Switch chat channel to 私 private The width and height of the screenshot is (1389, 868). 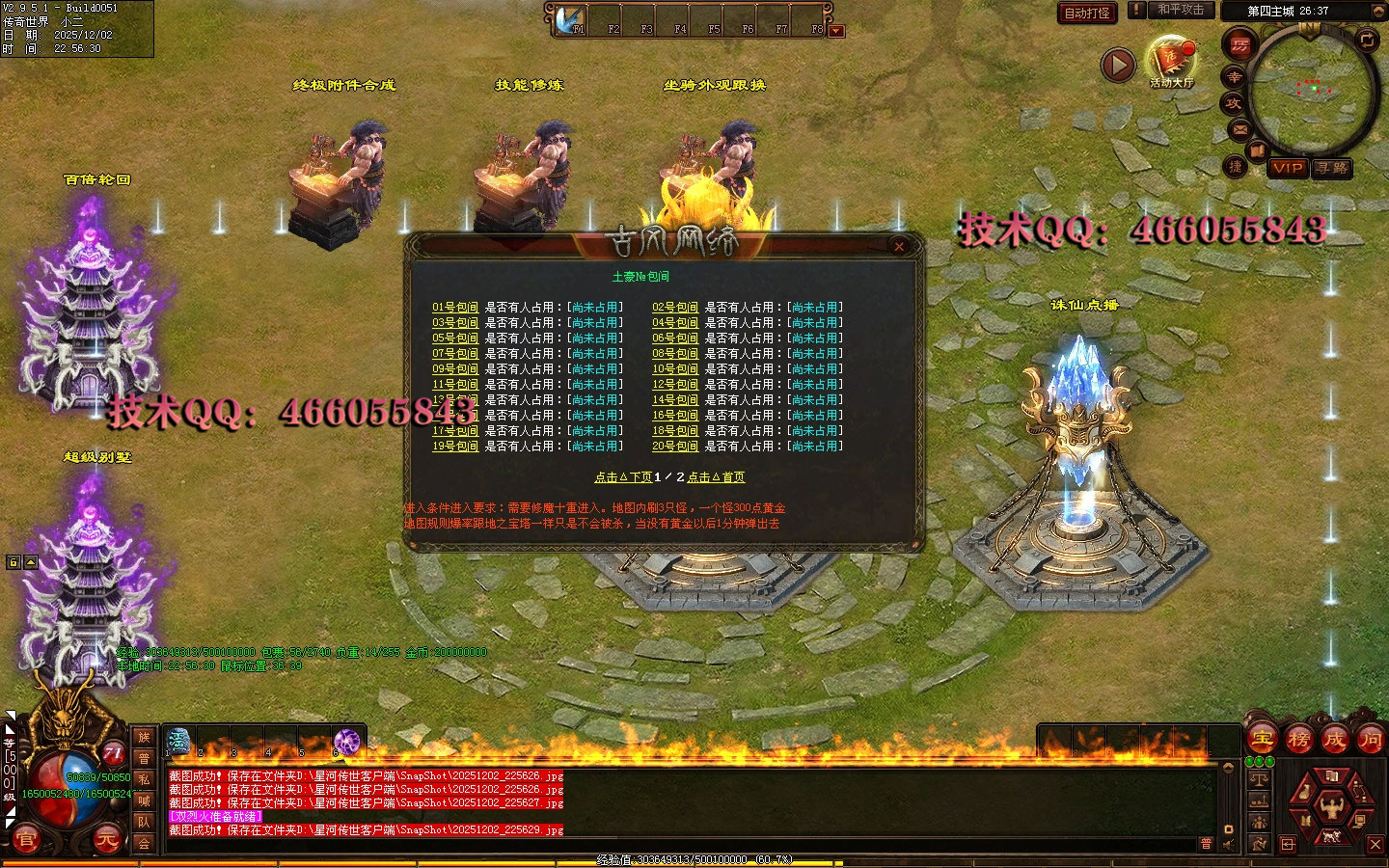144,779
